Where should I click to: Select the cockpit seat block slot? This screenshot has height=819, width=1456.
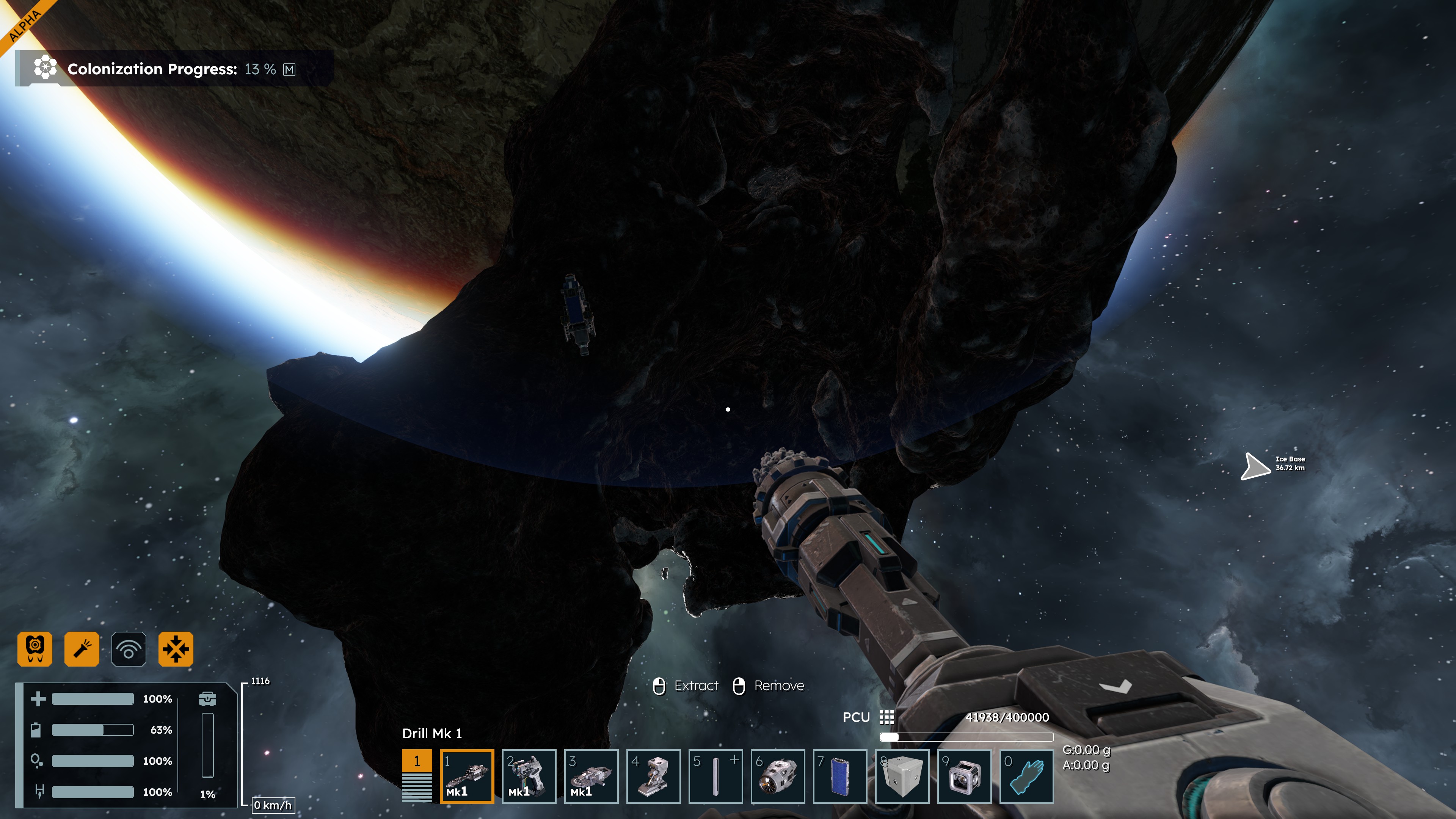653,775
